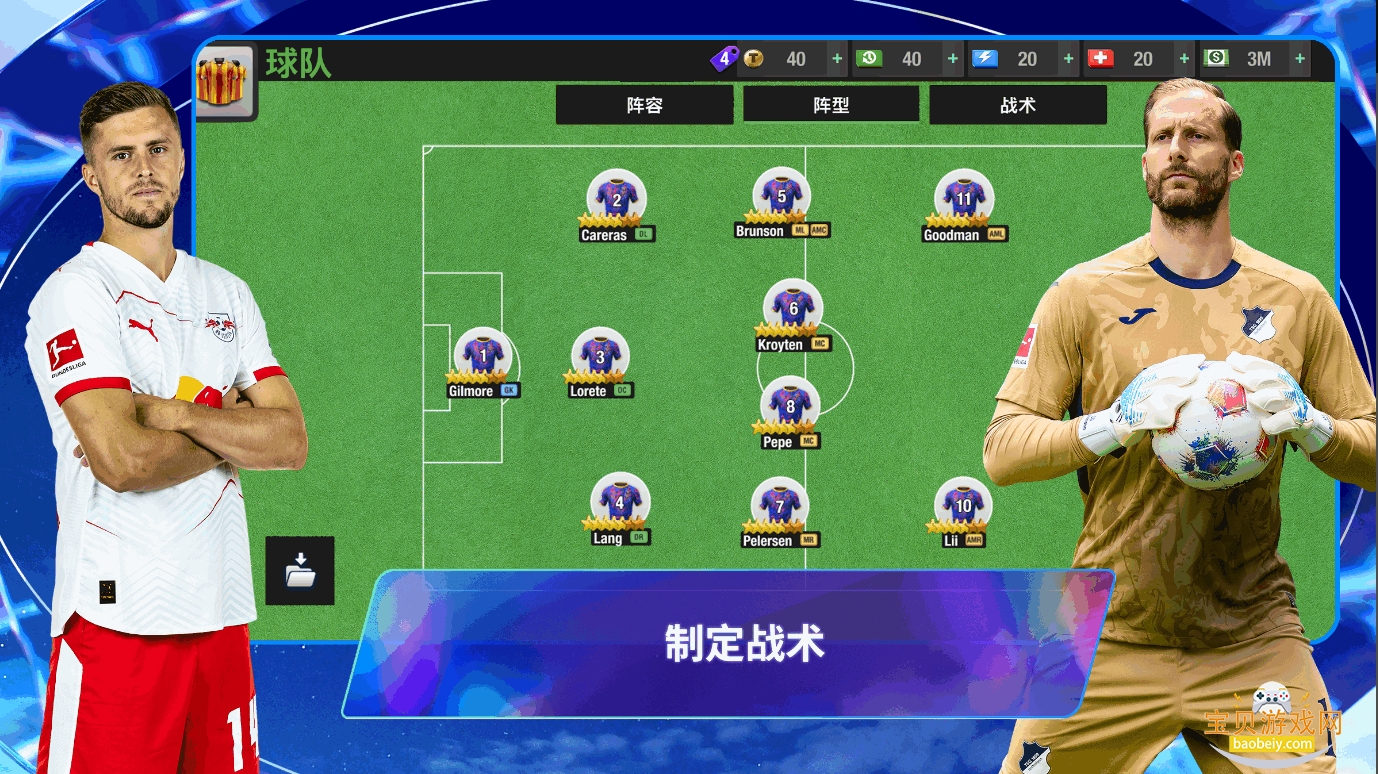Viewport: 1378px width, 774px height.
Task: Click the gold coin currency icon
Action: (755, 59)
